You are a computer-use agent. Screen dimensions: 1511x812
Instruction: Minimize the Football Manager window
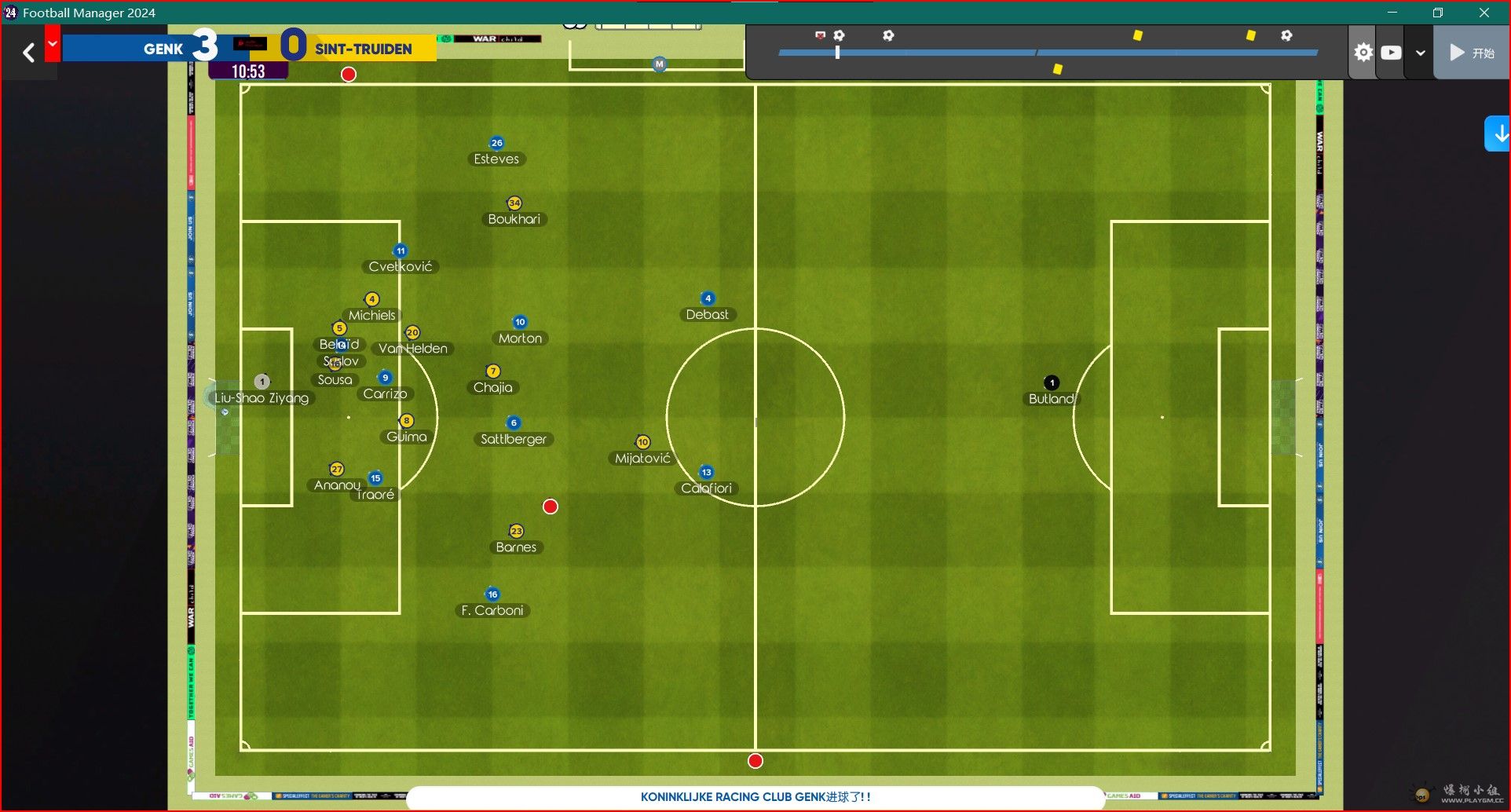(1392, 13)
